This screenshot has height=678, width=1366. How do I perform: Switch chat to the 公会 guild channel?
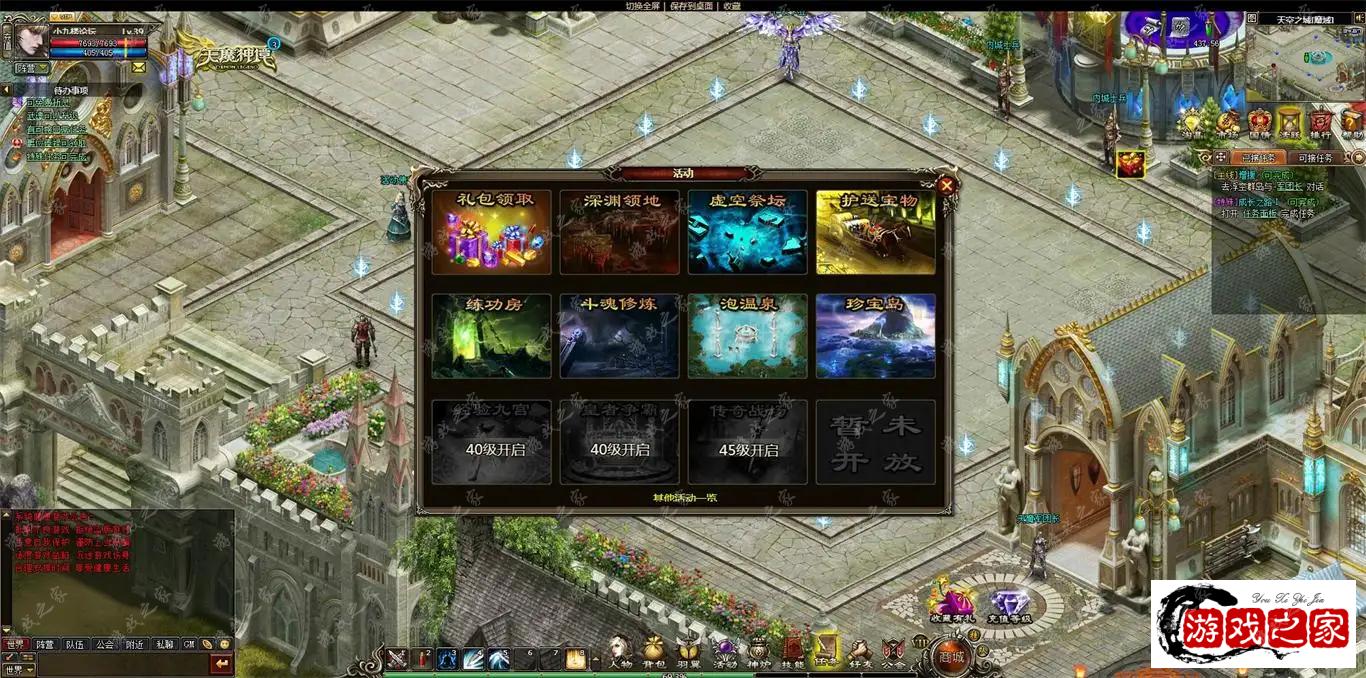pos(104,645)
